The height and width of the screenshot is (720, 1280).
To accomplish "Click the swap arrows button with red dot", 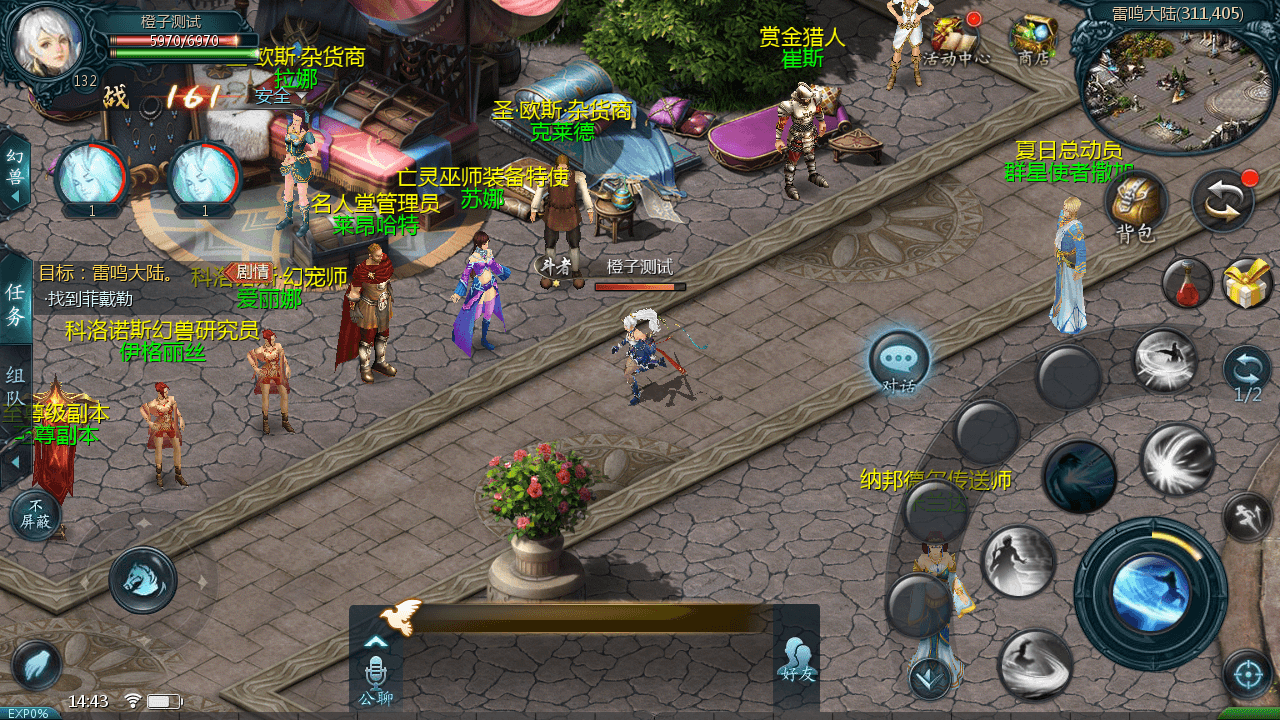I will tap(1223, 200).
